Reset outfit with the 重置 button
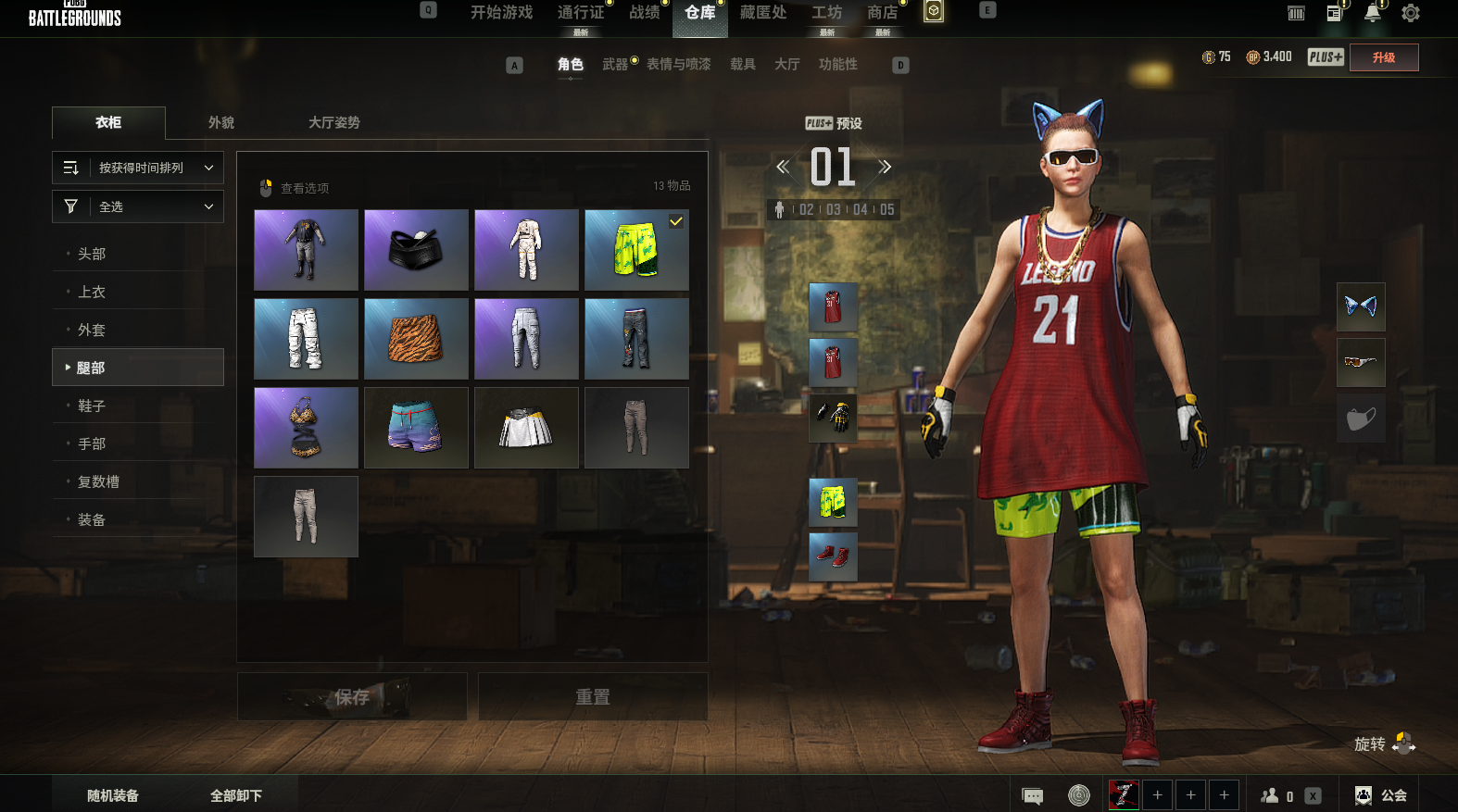 593,696
